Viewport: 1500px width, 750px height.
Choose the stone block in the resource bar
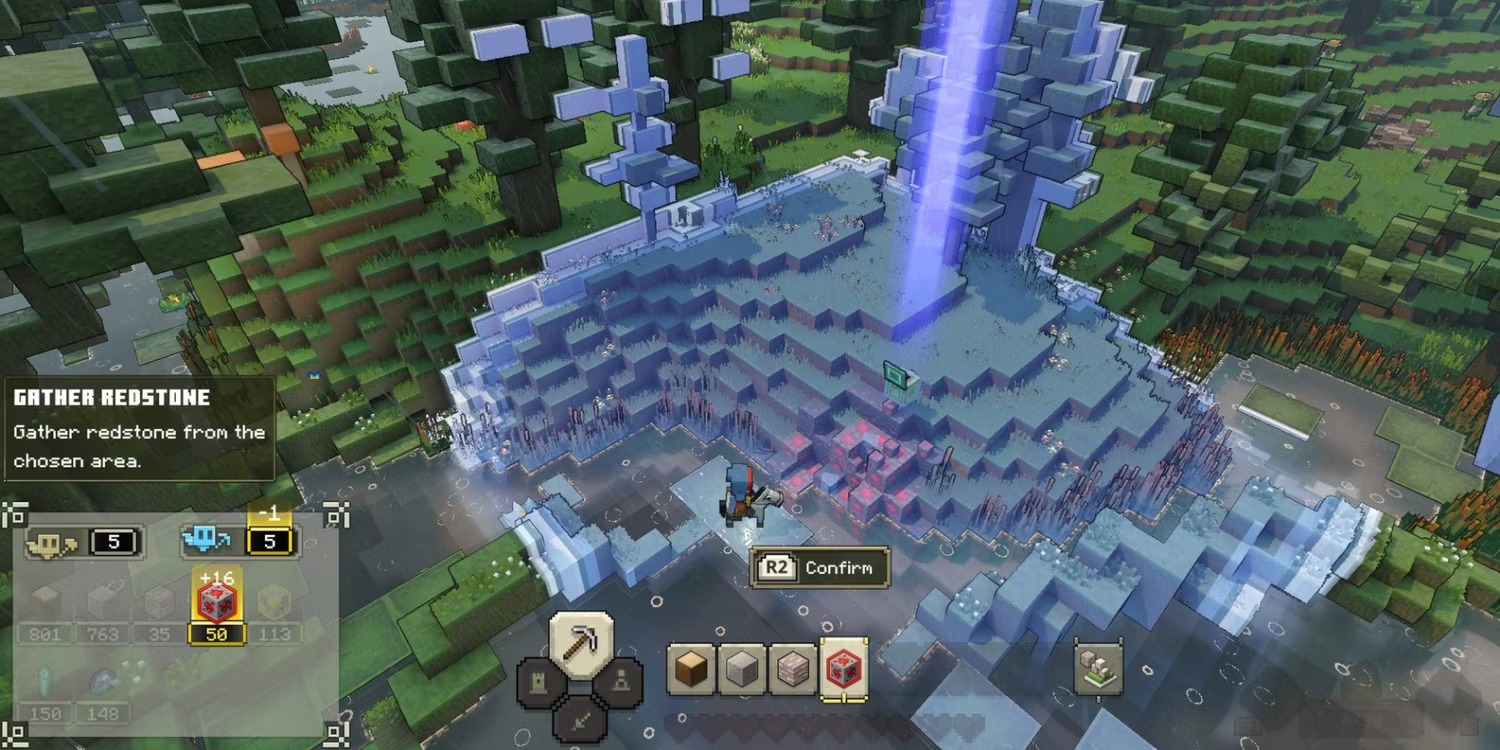[x=740, y=668]
